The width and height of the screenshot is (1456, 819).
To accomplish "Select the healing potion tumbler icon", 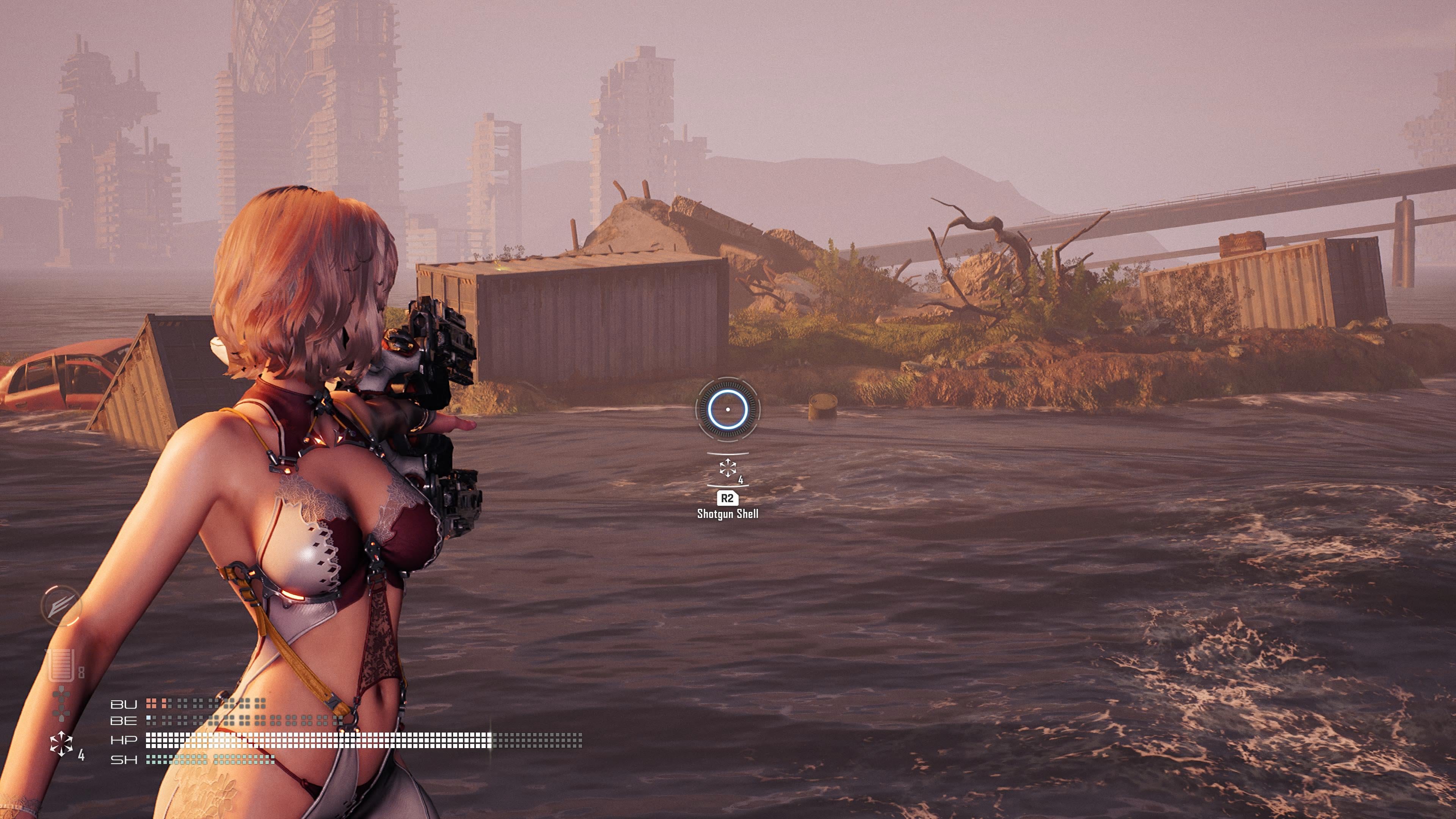I will 61,665.
